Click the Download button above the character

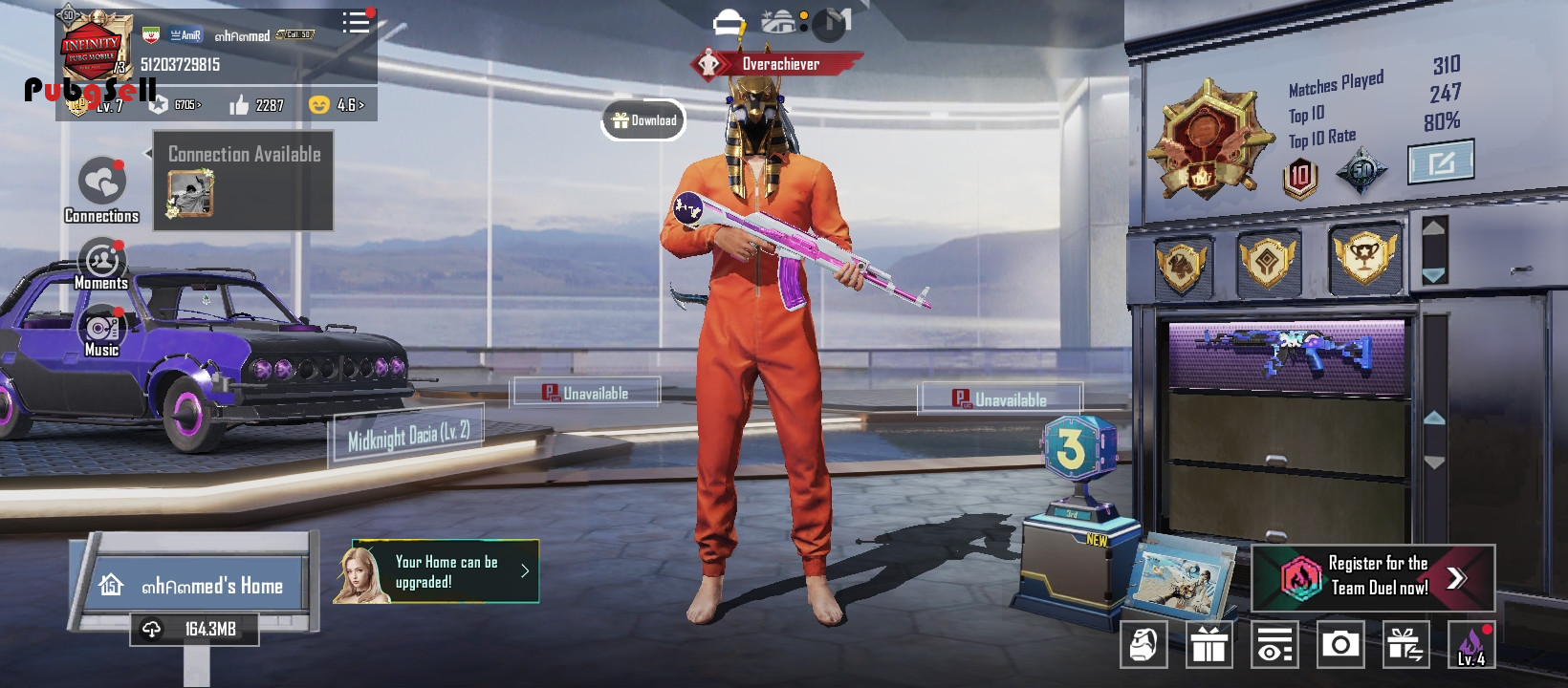pyautogui.click(x=643, y=120)
